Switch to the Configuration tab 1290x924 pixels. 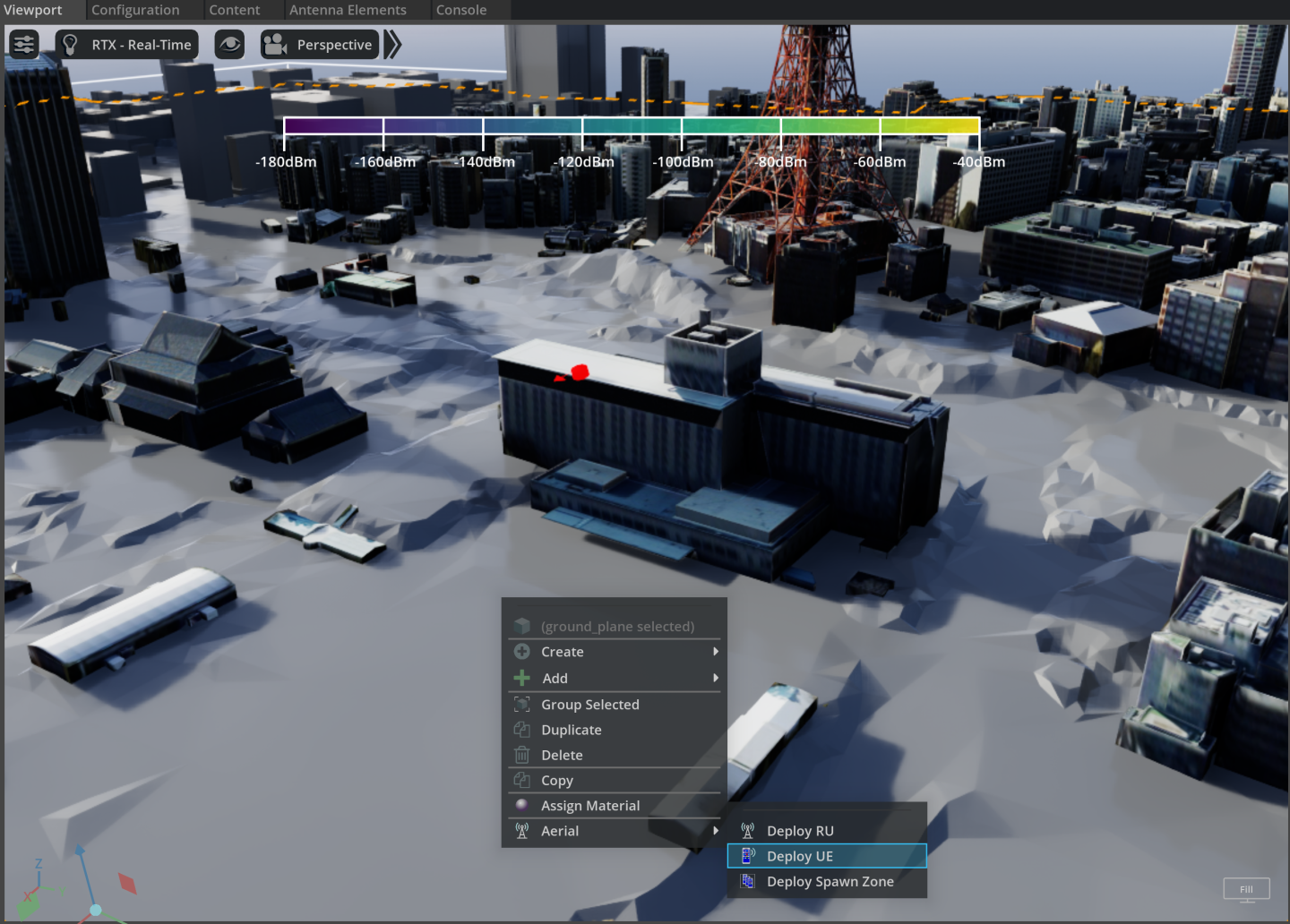pos(135,10)
